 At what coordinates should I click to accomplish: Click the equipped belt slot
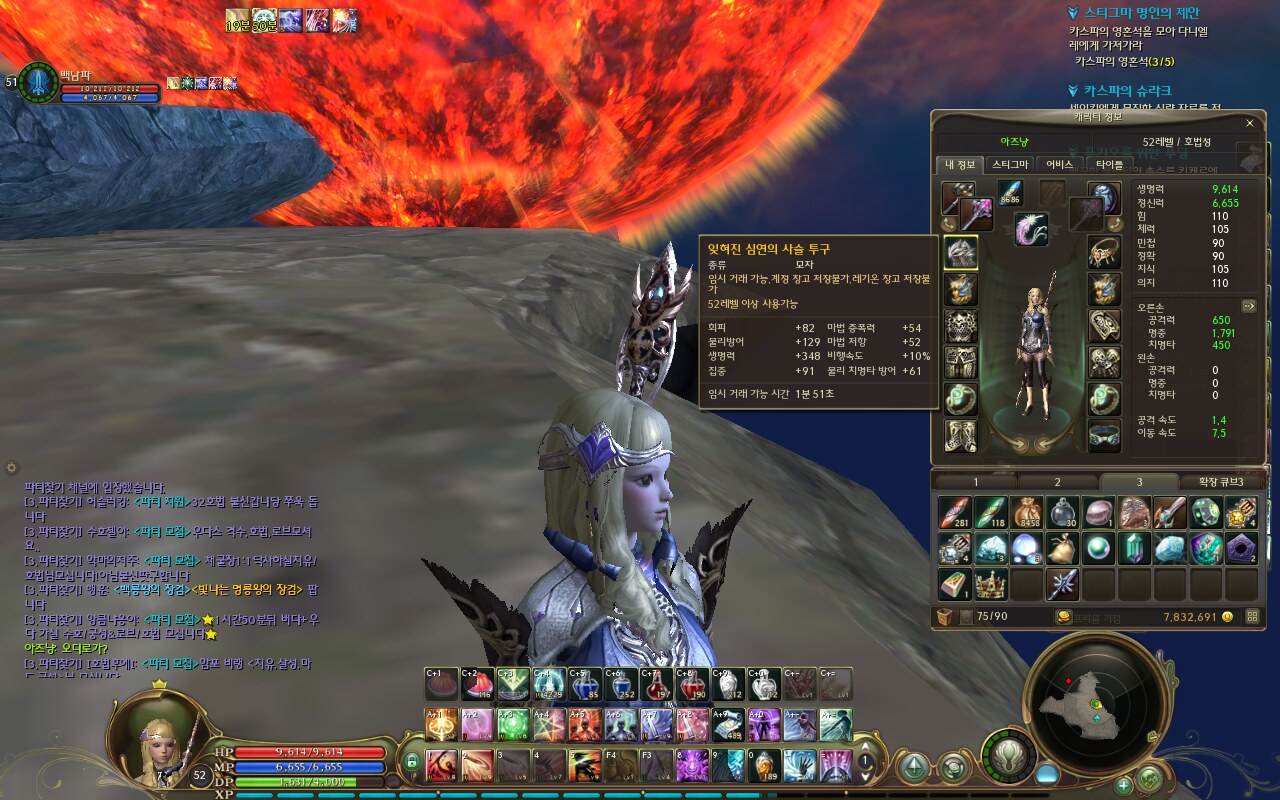coord(1104,435)
